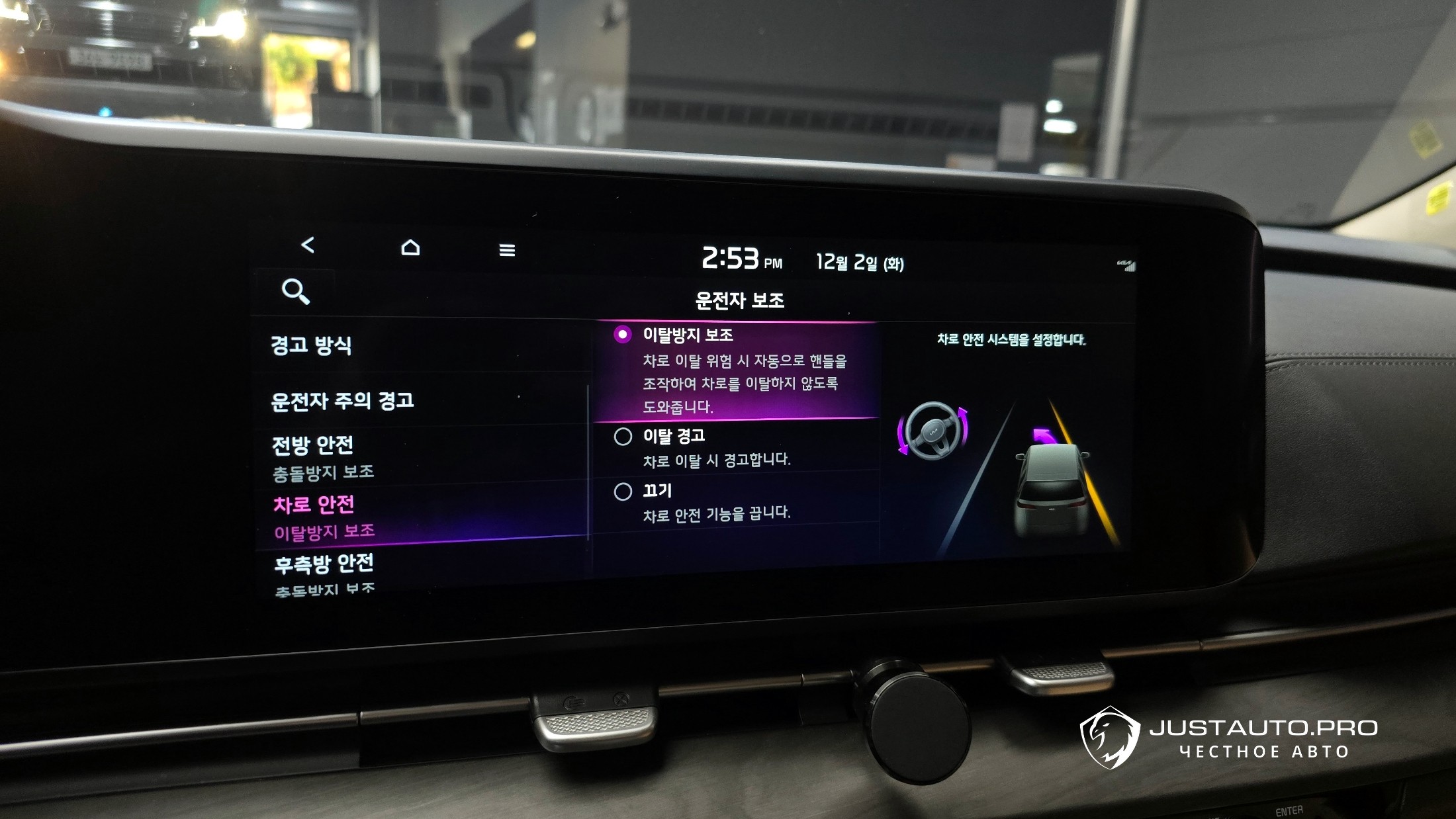
Task: Choose the 이탈 경고 radio option
Action: (623, 437)
